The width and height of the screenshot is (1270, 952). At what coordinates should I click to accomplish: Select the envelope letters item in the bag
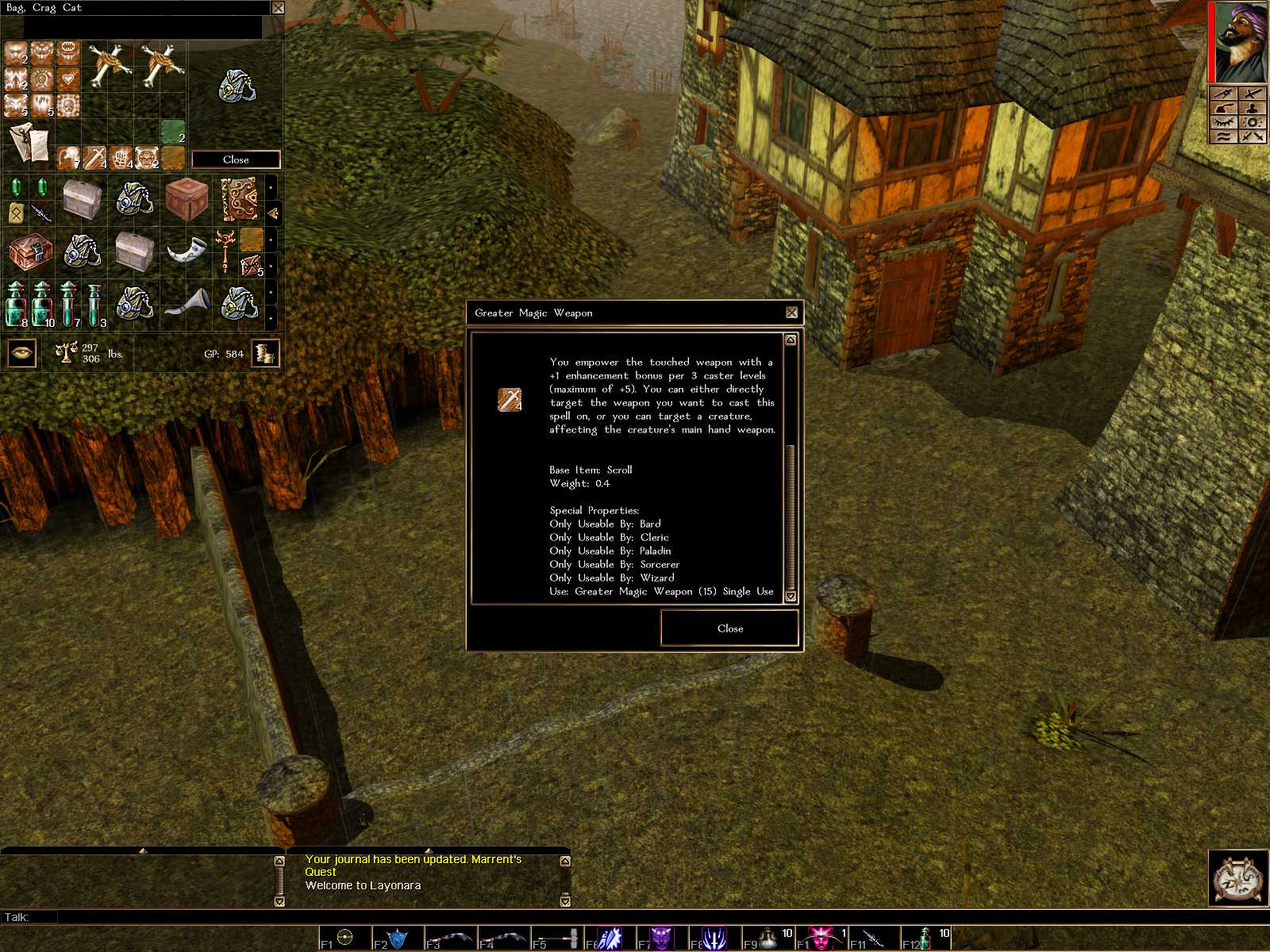click(29, 144)
